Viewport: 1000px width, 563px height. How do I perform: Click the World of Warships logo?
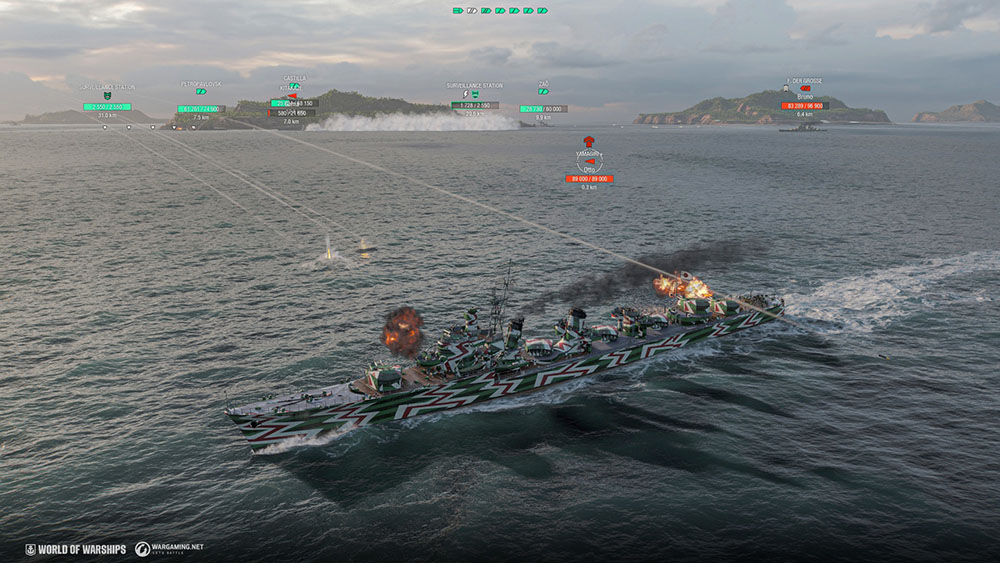pos(76,549)
